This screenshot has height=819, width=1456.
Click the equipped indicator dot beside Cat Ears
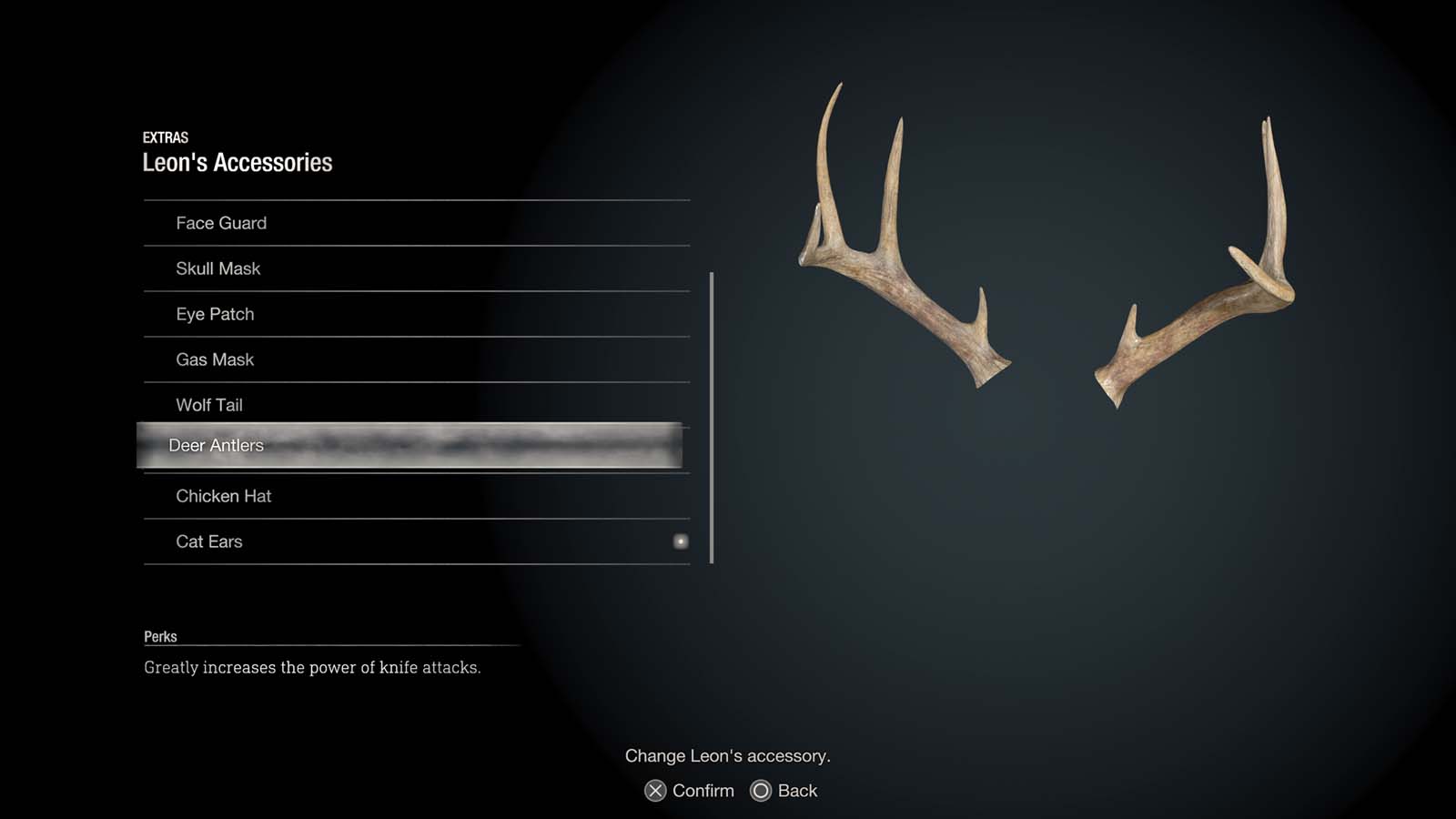coord(681,541)
